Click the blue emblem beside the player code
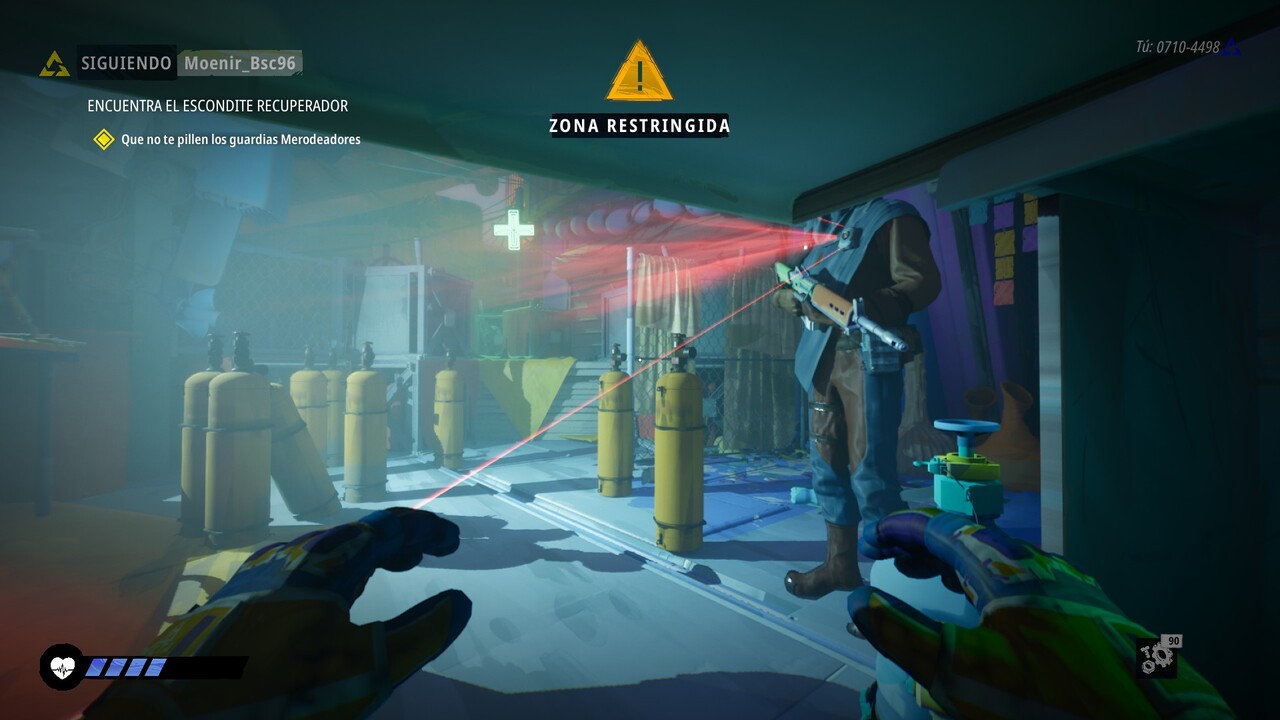The image size is (1280, 720). (x=1233, y=47)
